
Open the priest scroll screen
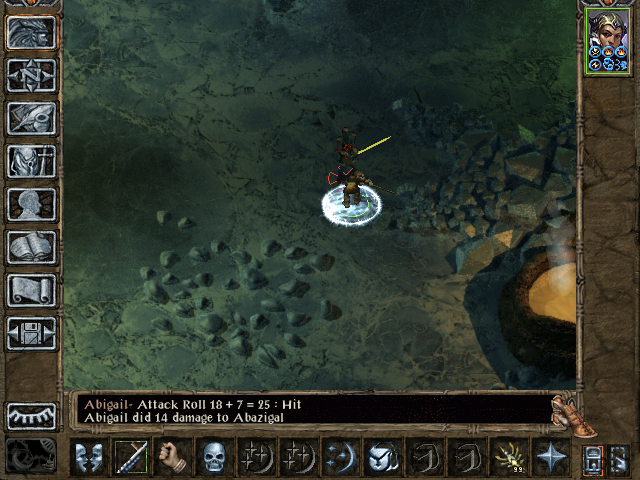tap(31, 290)
